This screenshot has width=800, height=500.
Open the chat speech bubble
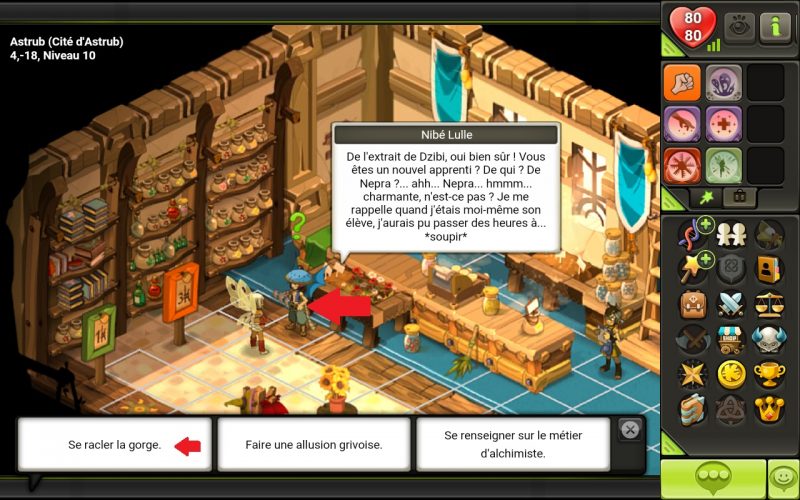pos(712,479)
